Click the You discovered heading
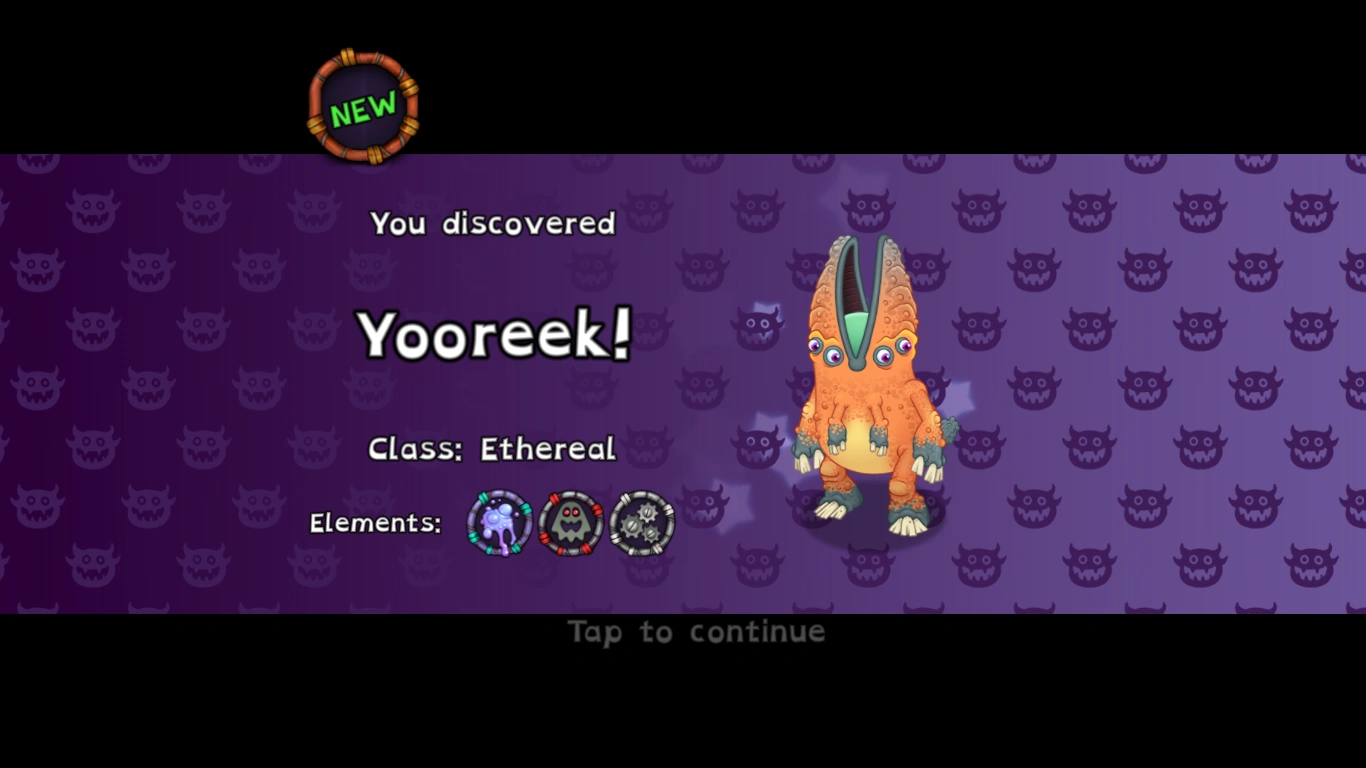The width and height of the screenshot is (1366, 768). 491,224
